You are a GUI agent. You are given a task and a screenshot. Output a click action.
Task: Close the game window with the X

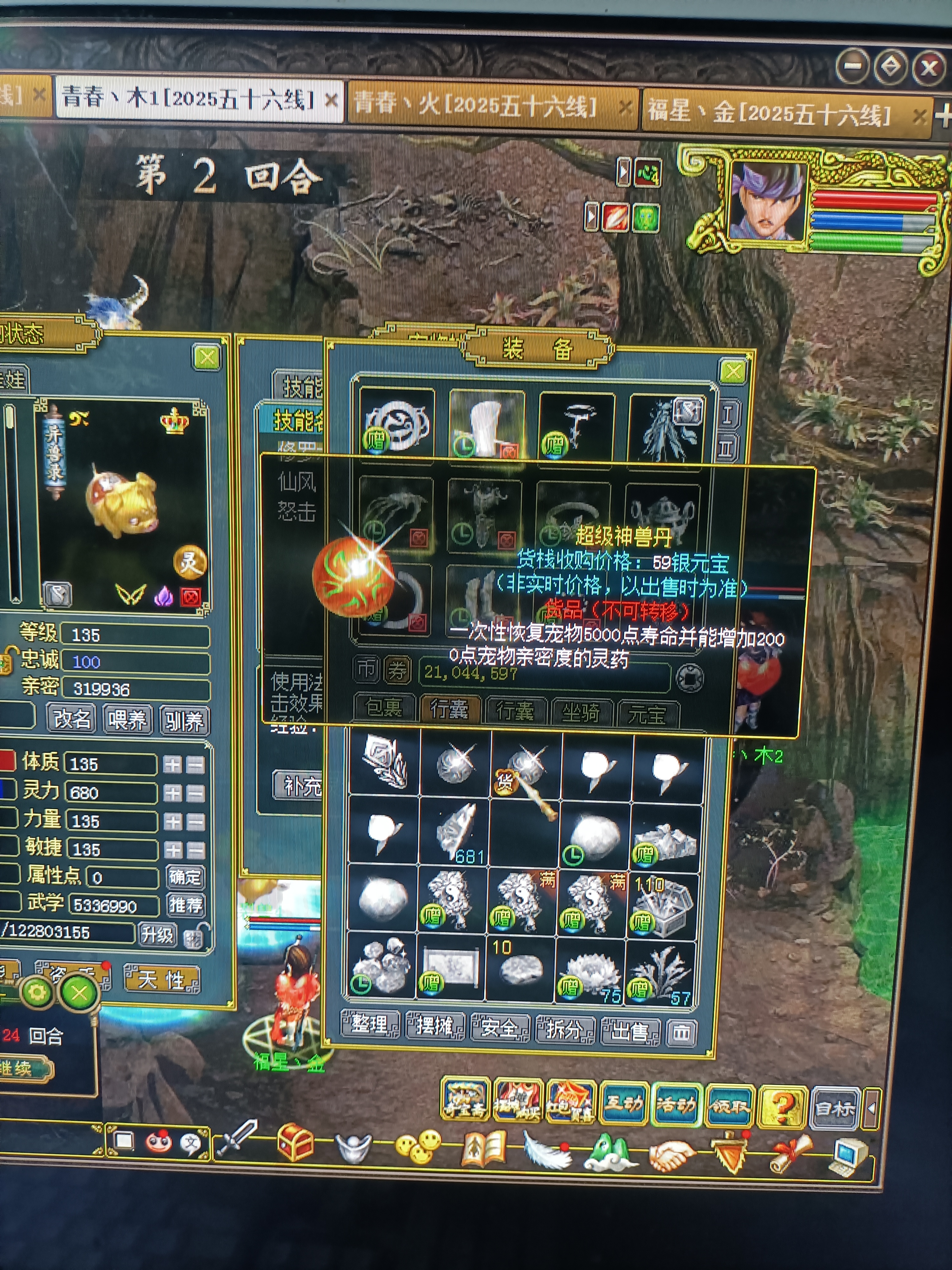928,68
